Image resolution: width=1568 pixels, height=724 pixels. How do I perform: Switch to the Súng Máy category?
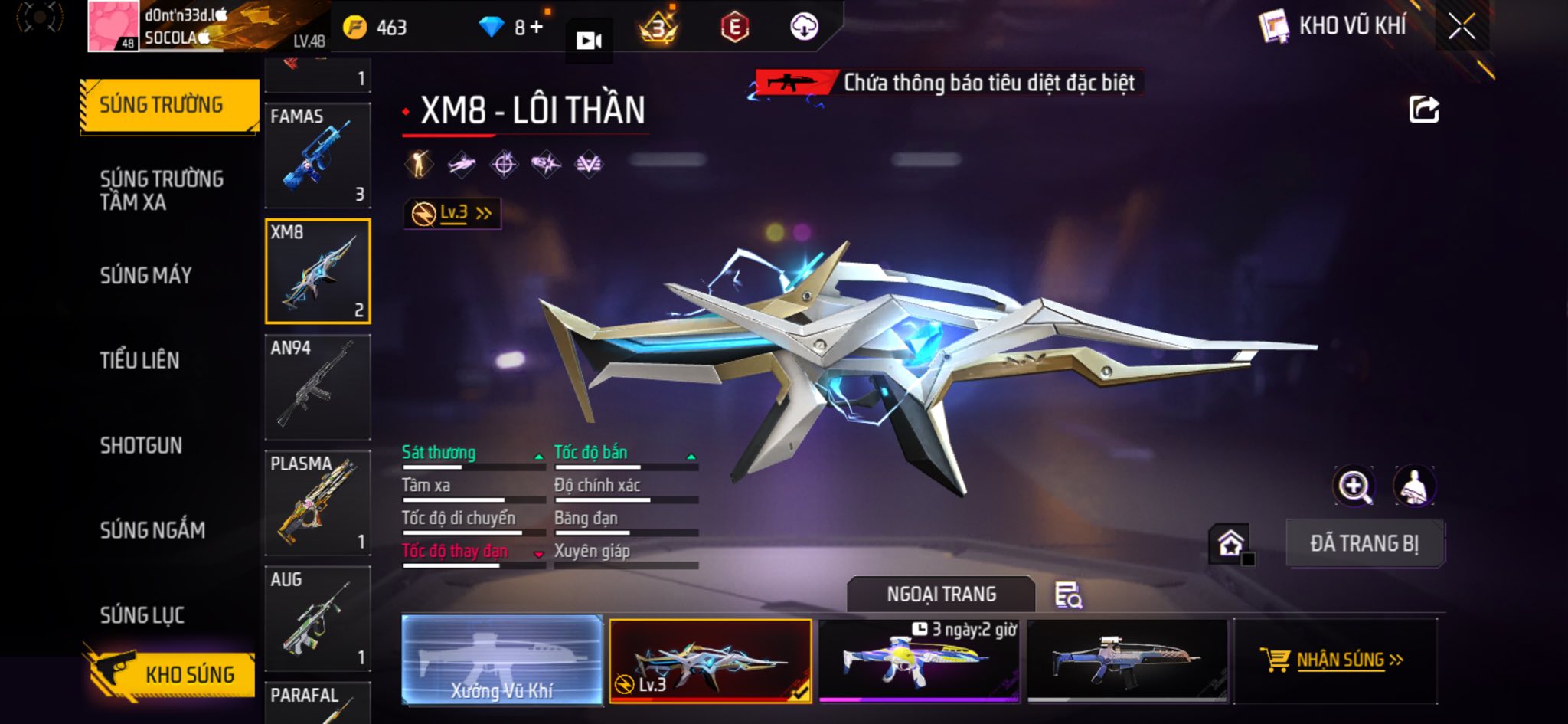(x=145, y=276)
